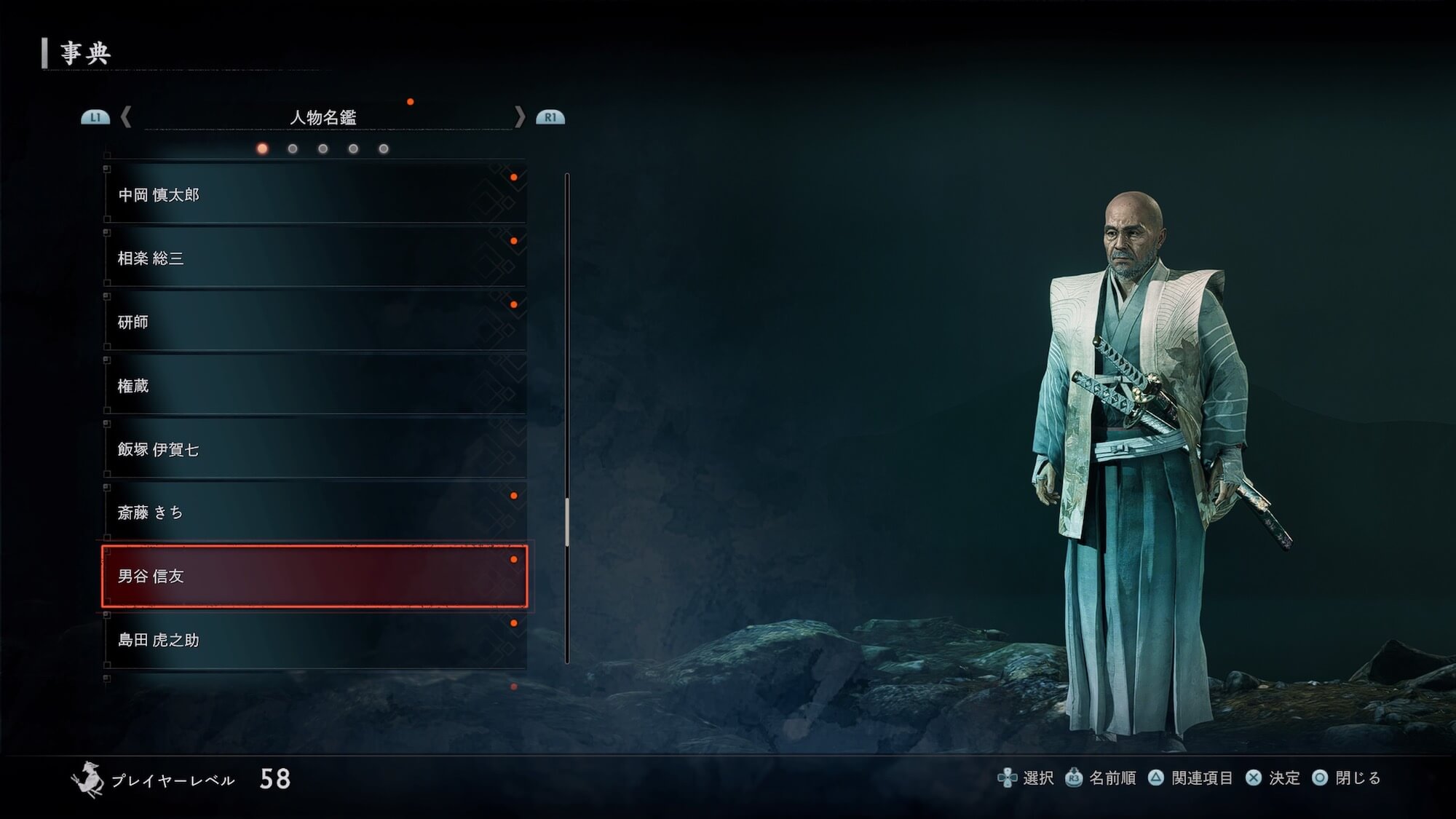The width and height of the screenshot is (1456, 819).
Task: Select the 斎藤 きち entry
Action: [314, 513]
